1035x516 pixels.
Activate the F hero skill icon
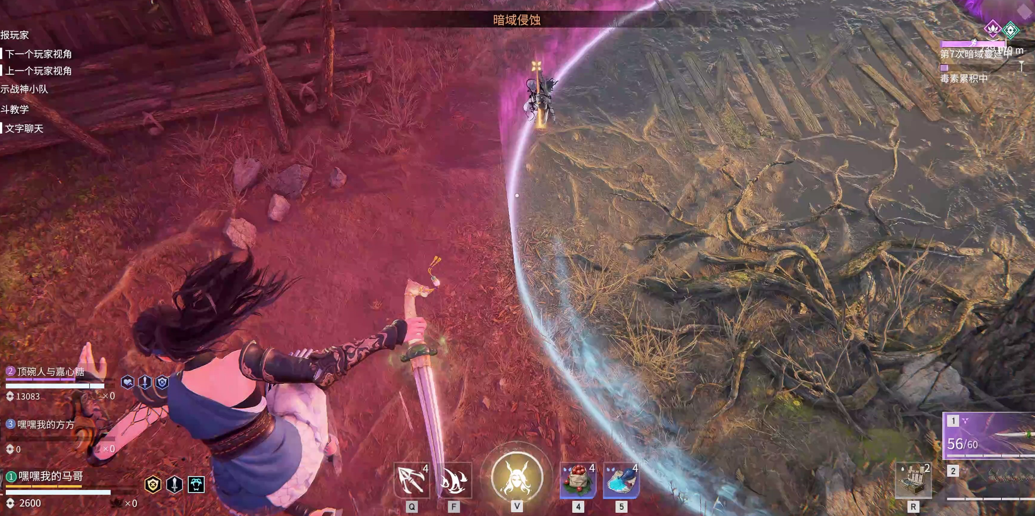454,481
